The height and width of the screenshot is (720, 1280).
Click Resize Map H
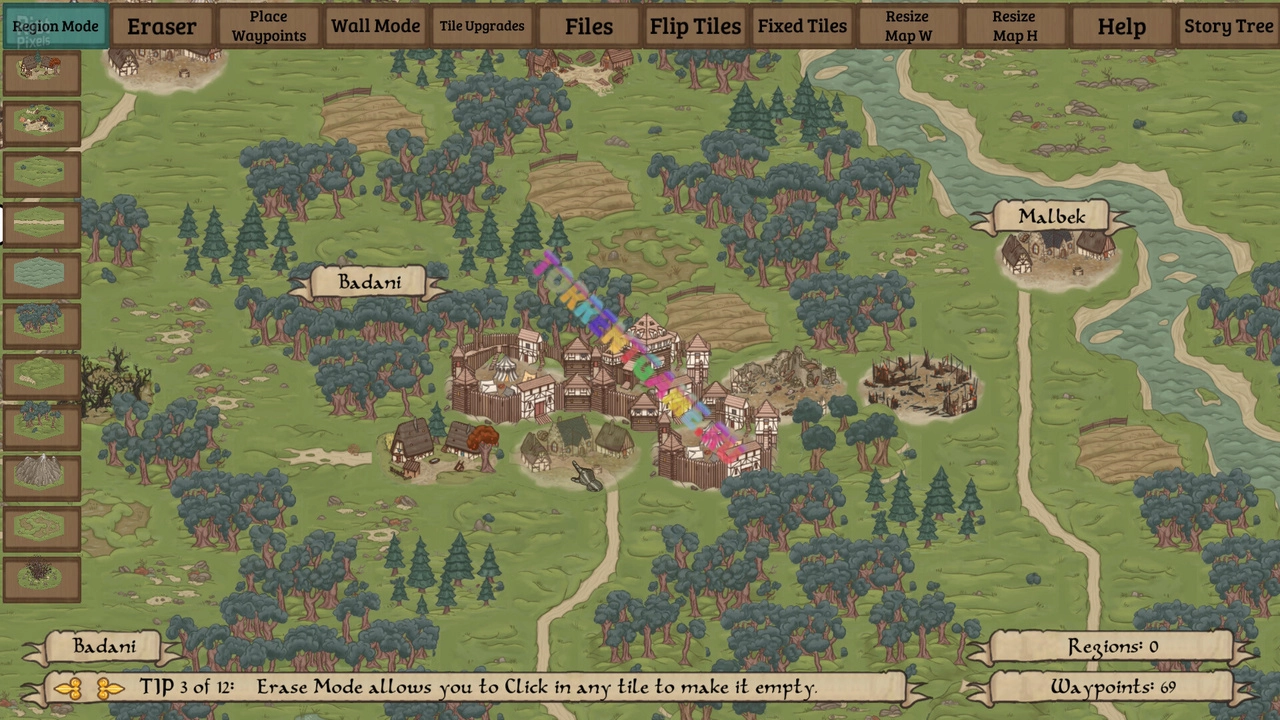coord(1014,26)
